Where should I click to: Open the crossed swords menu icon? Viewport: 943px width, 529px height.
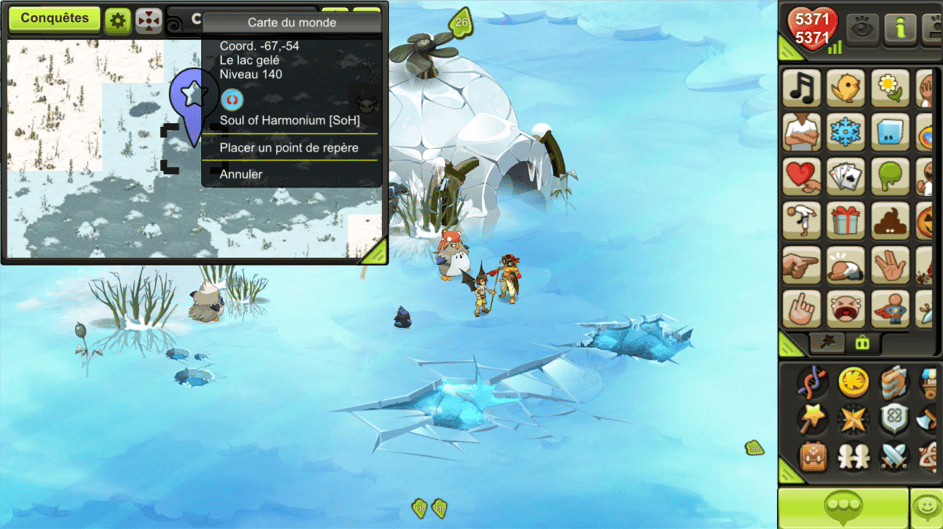point(894,457)
